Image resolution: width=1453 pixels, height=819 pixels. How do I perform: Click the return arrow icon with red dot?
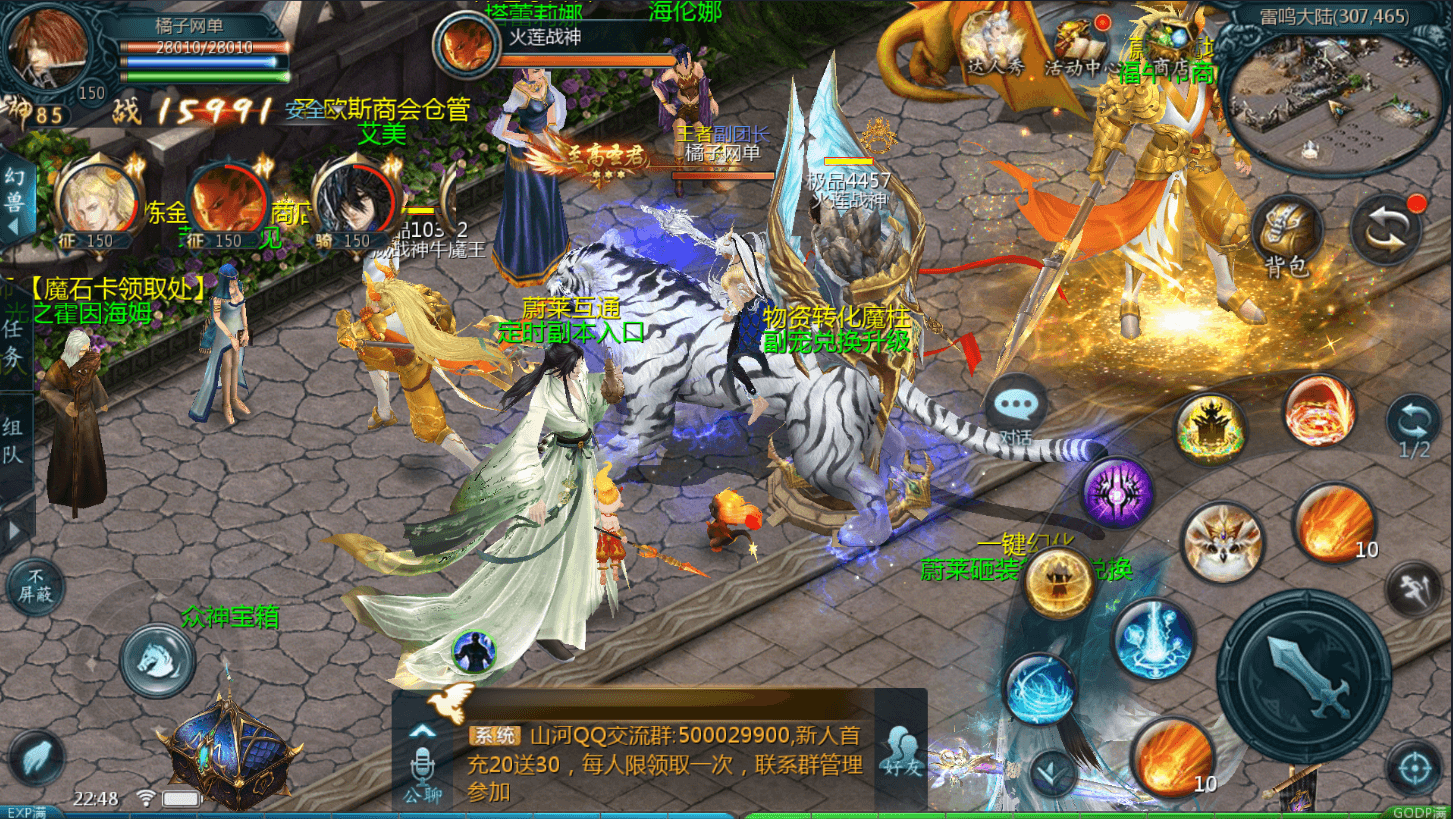[x=1388, y=230]
